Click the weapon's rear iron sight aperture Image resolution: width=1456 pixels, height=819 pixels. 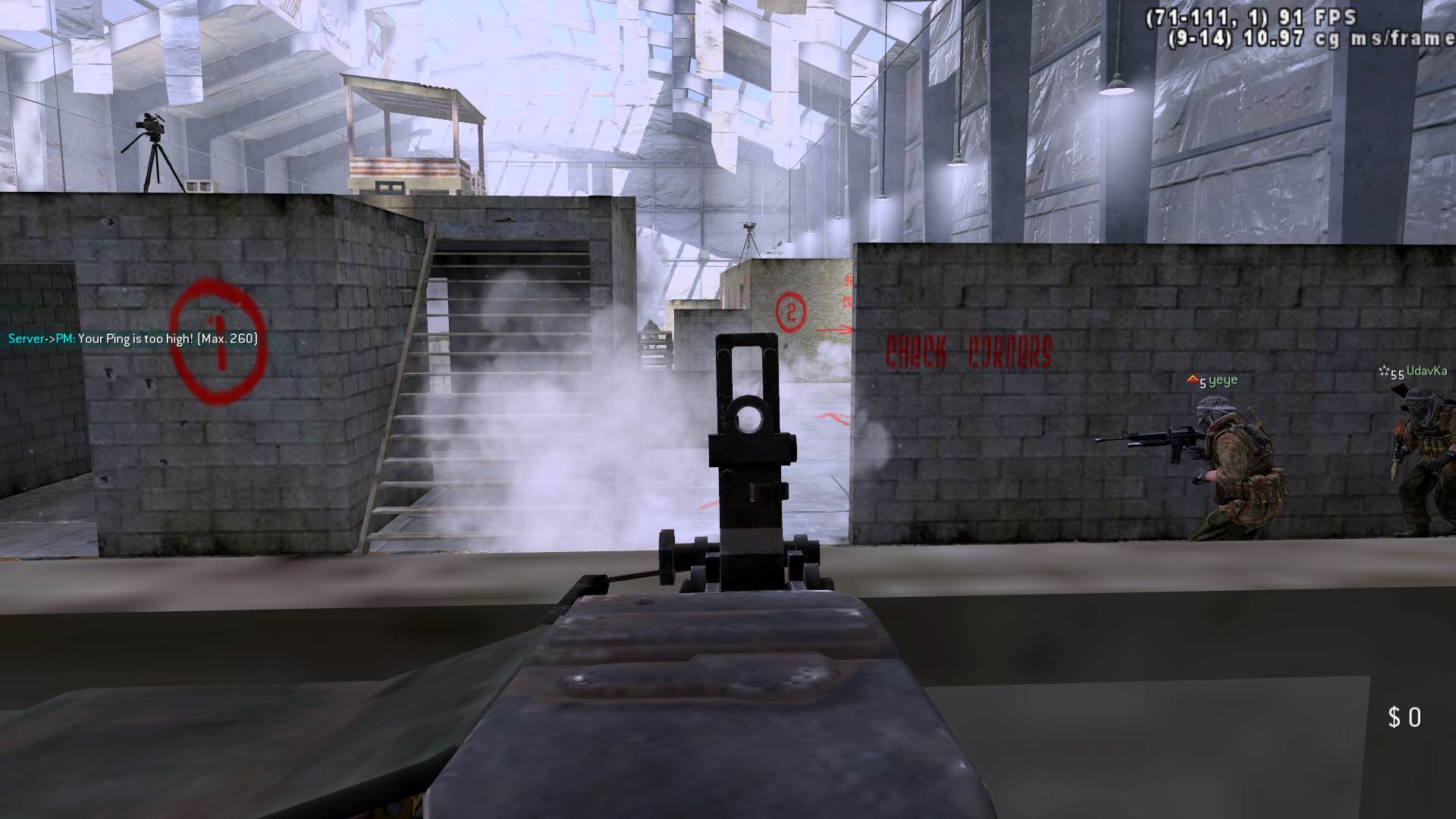[751, 416]
